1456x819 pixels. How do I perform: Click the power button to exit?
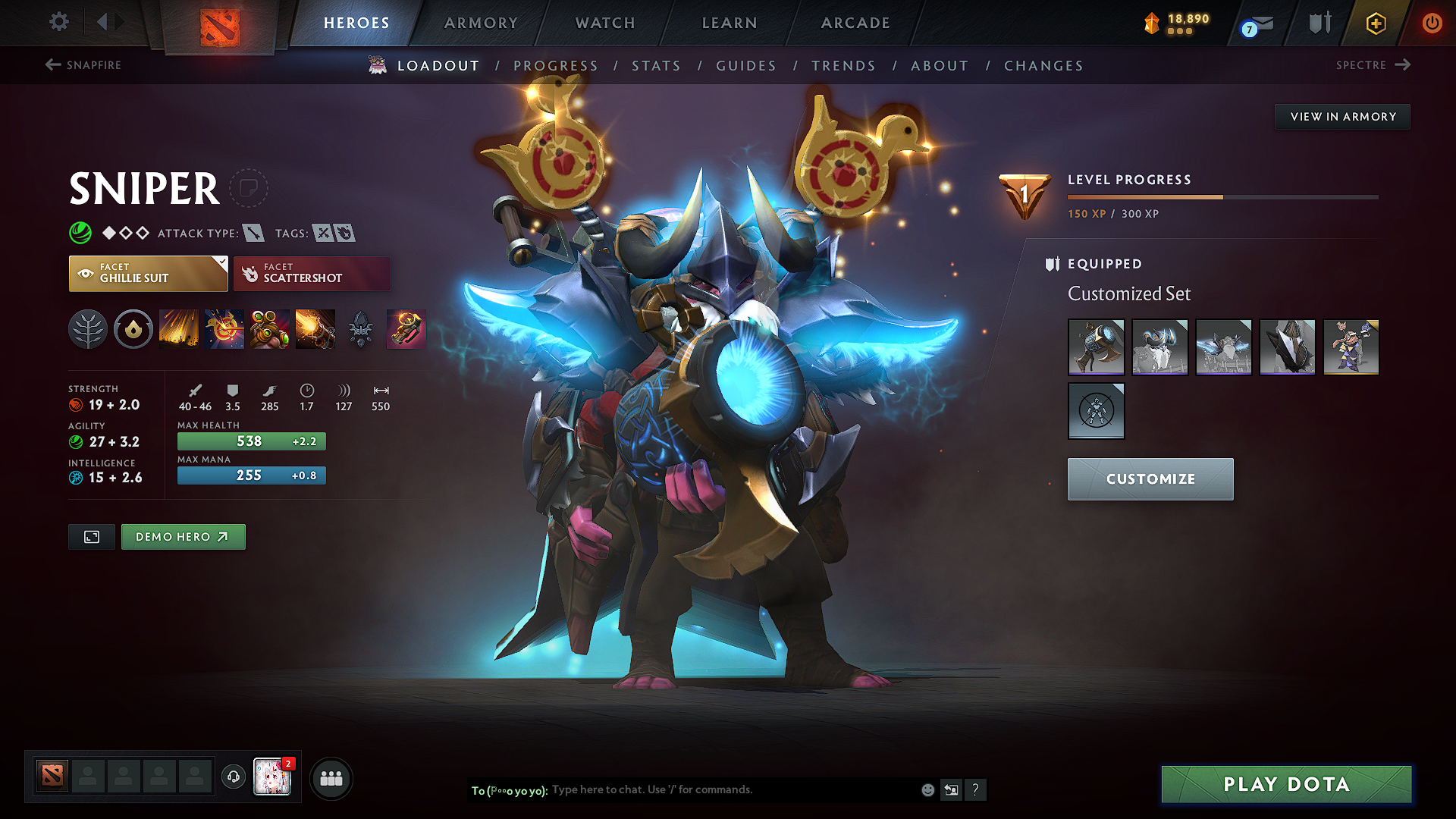pyautogui.click(x=1432, y=23)
